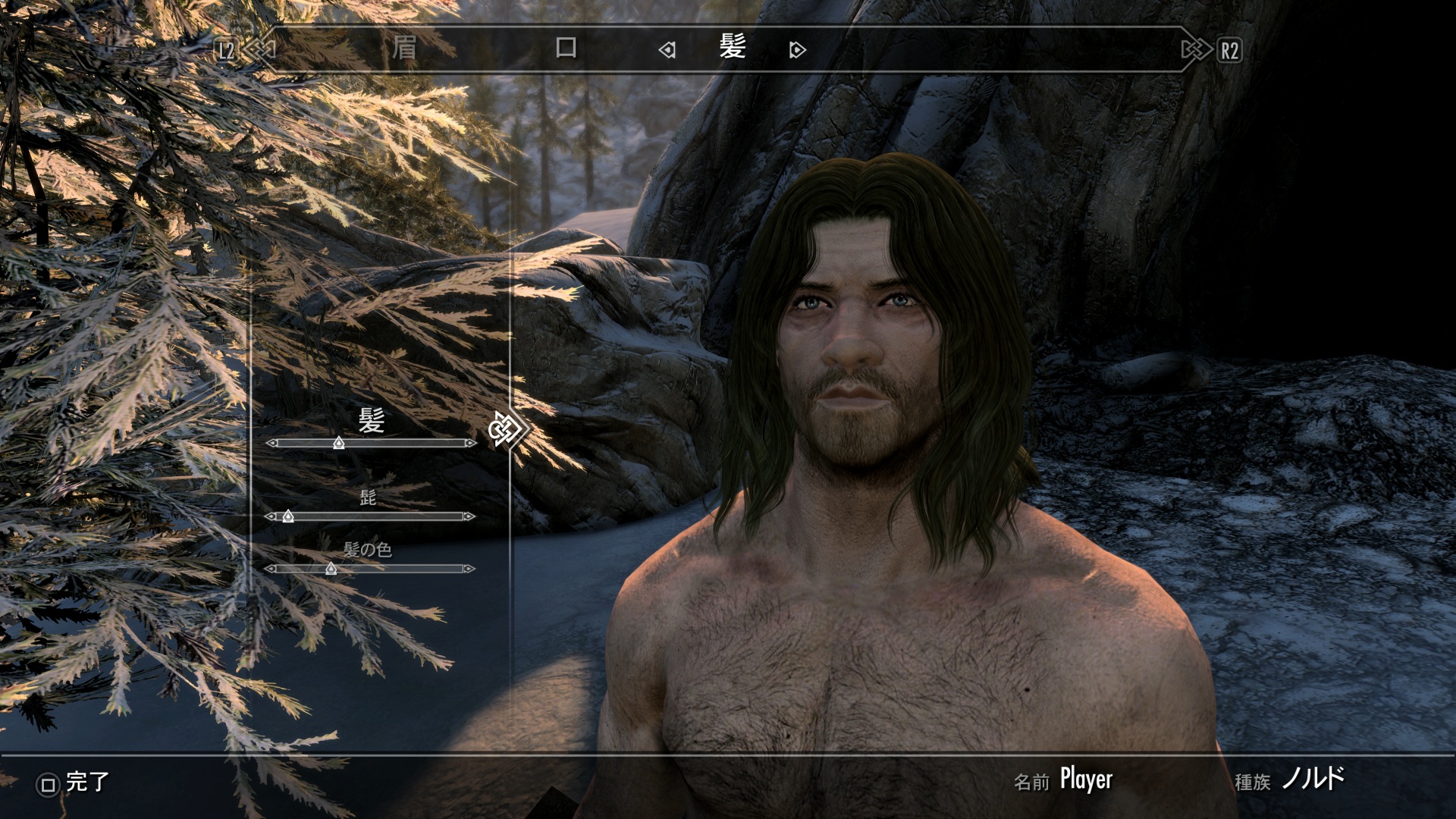
Task: Click the right end arrow of 髭 slider
Action: pyautogui.click(x=469, y=516)
